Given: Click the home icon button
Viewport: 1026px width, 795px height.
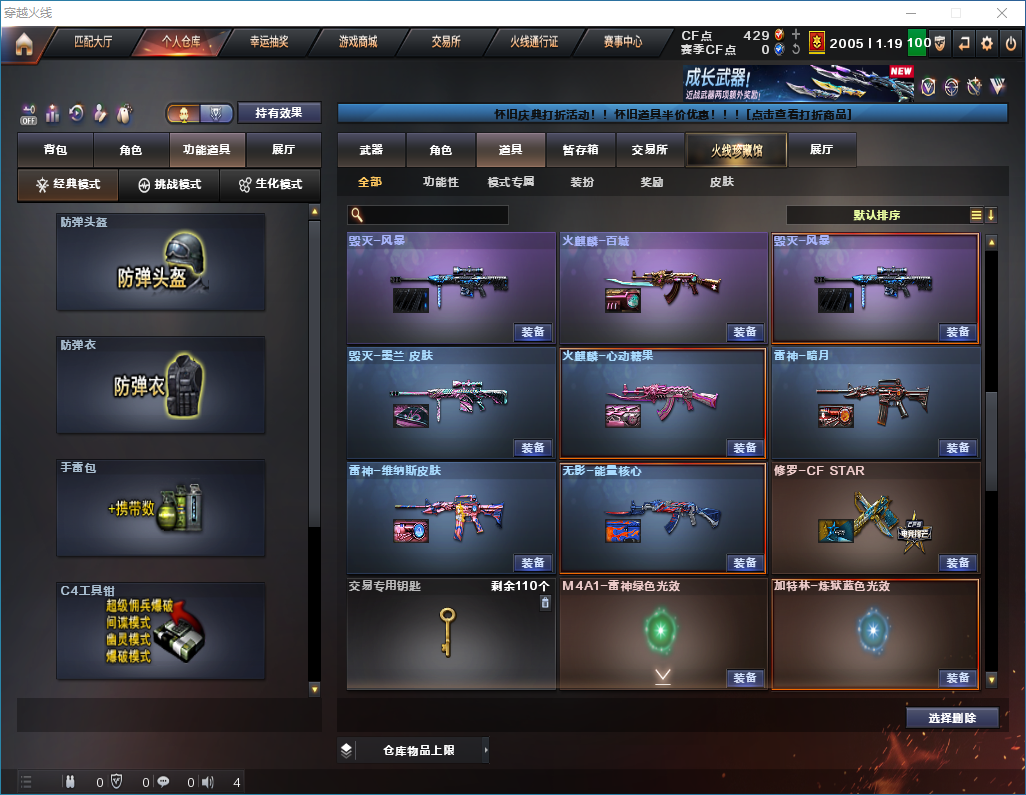Looking at the screenshot, I should point(24,43).
